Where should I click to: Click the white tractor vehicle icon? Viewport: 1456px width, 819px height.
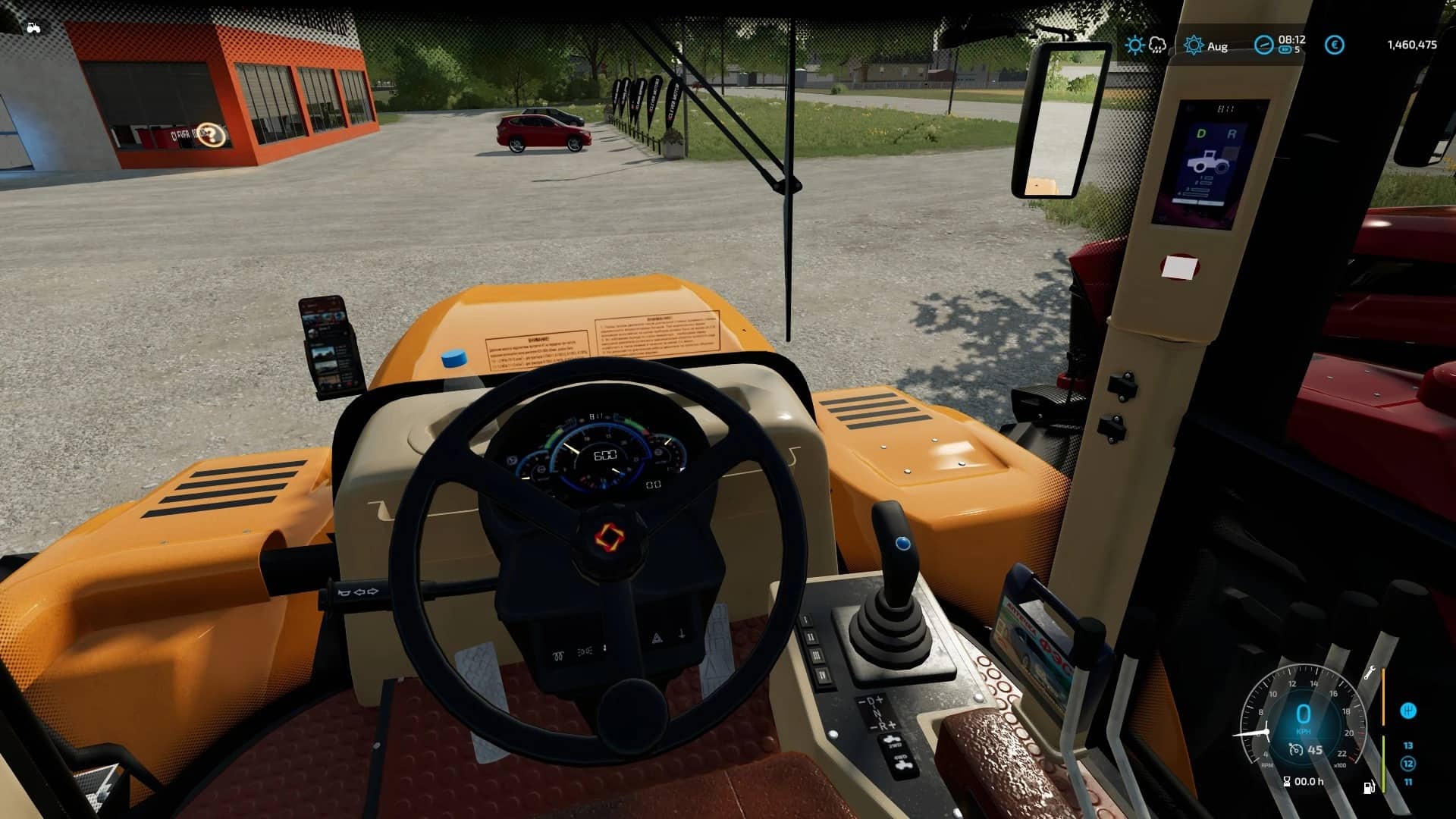(33, 28)
